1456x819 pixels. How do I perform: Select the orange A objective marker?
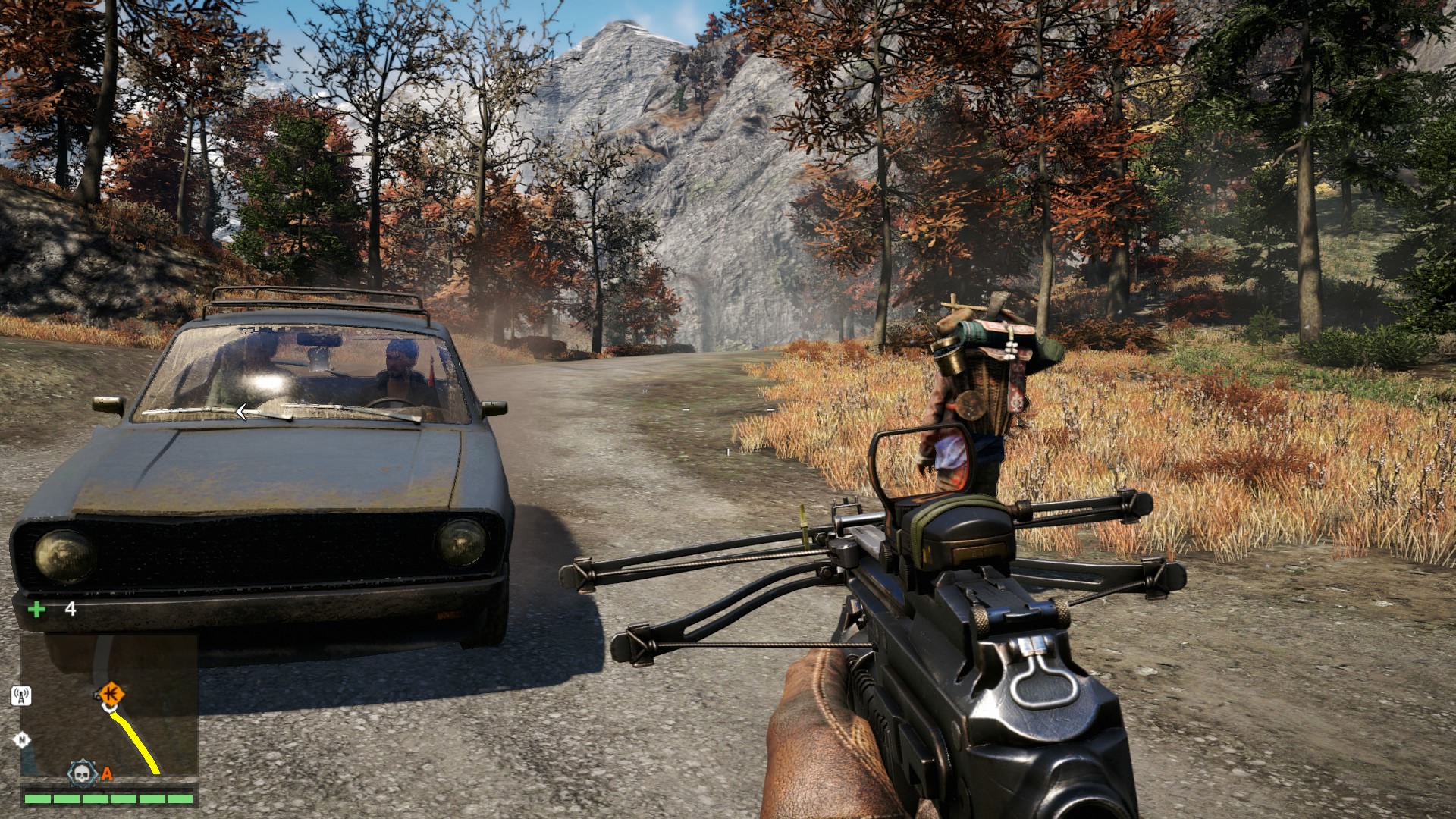pos(107,774)
